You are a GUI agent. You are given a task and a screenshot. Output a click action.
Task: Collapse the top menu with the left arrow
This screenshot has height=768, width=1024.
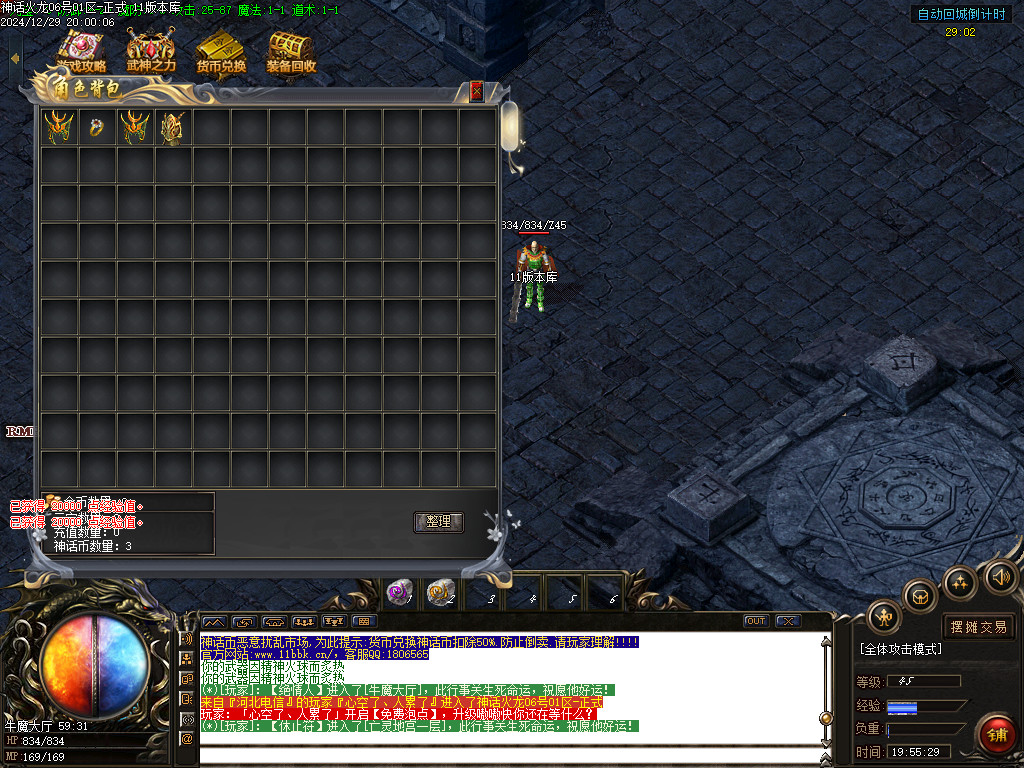14,58
